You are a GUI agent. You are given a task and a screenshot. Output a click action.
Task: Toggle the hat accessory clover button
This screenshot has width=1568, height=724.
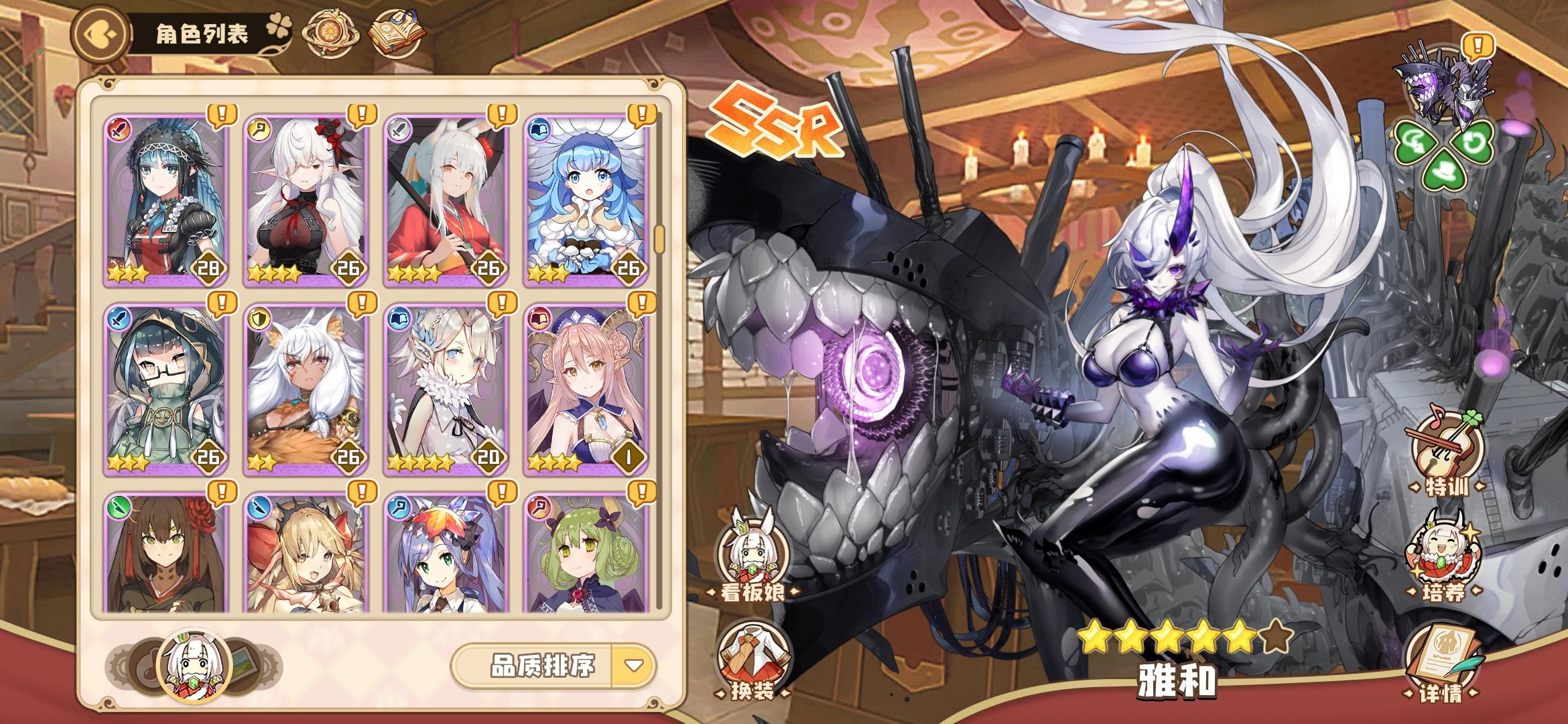point(1443,172)
